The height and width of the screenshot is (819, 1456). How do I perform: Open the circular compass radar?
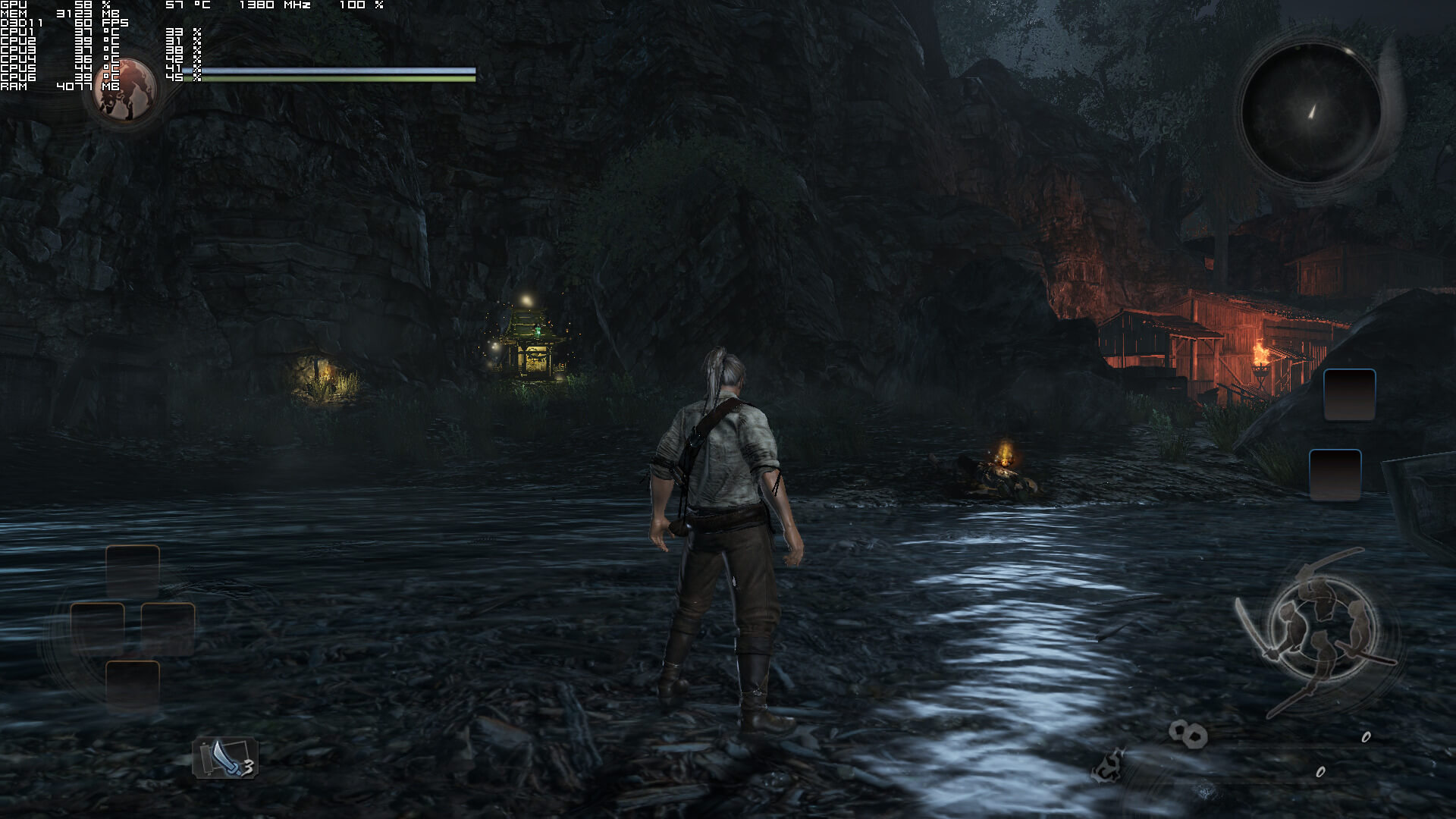1311,113
